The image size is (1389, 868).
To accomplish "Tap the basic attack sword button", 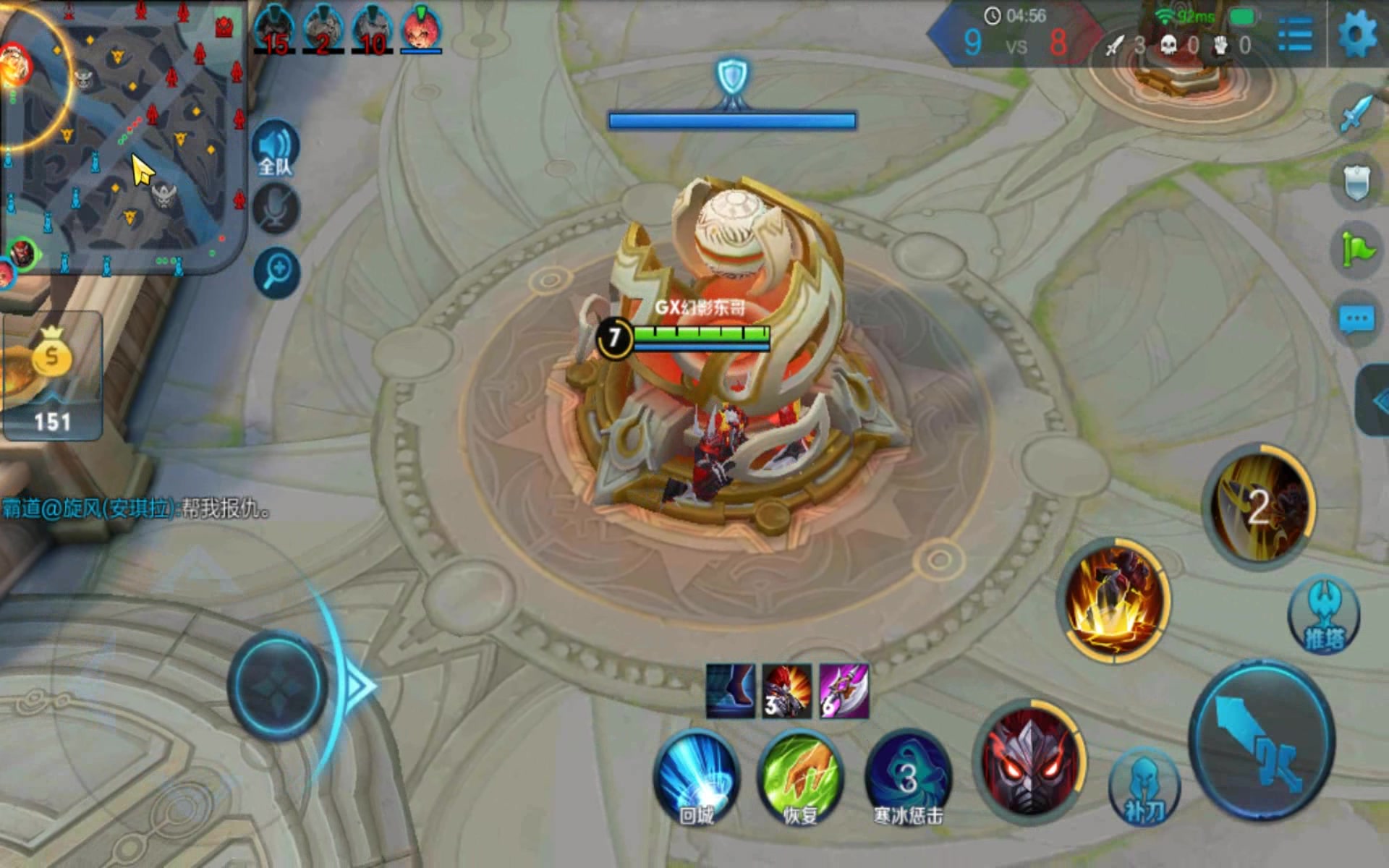I will tap(1262, 741).
